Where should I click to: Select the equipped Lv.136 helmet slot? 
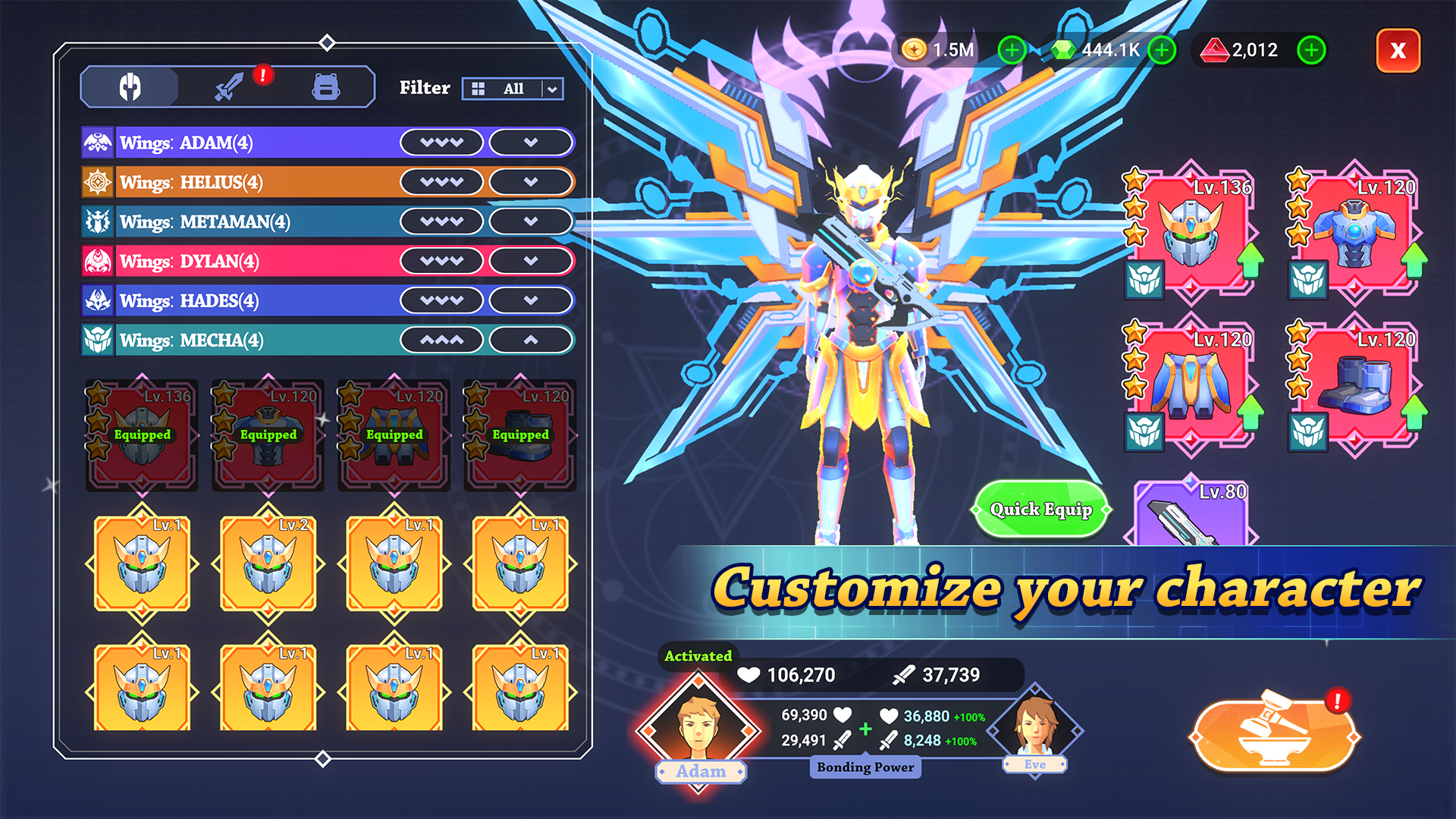[1191, 231]
